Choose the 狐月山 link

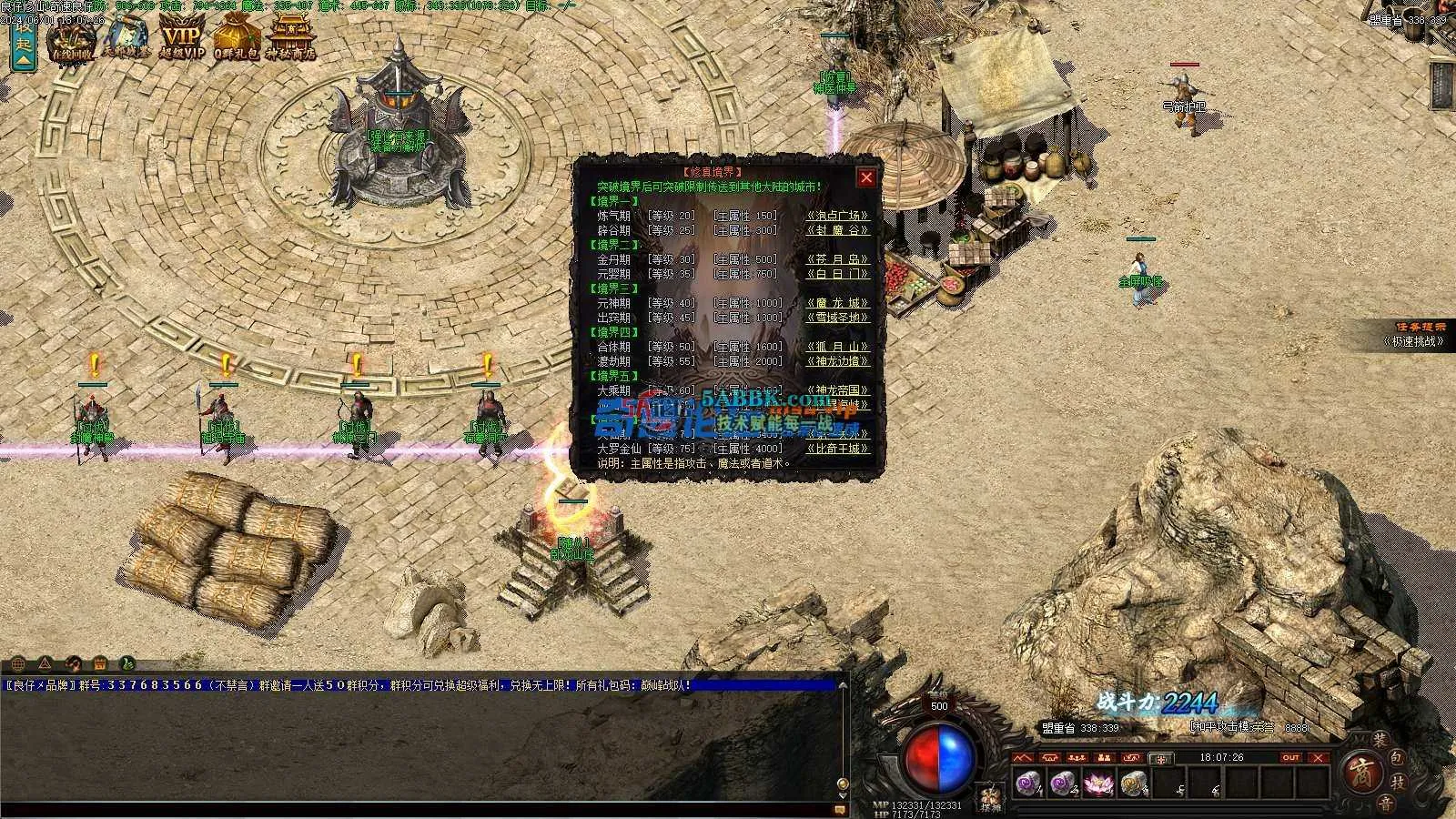tap(838, 347)
